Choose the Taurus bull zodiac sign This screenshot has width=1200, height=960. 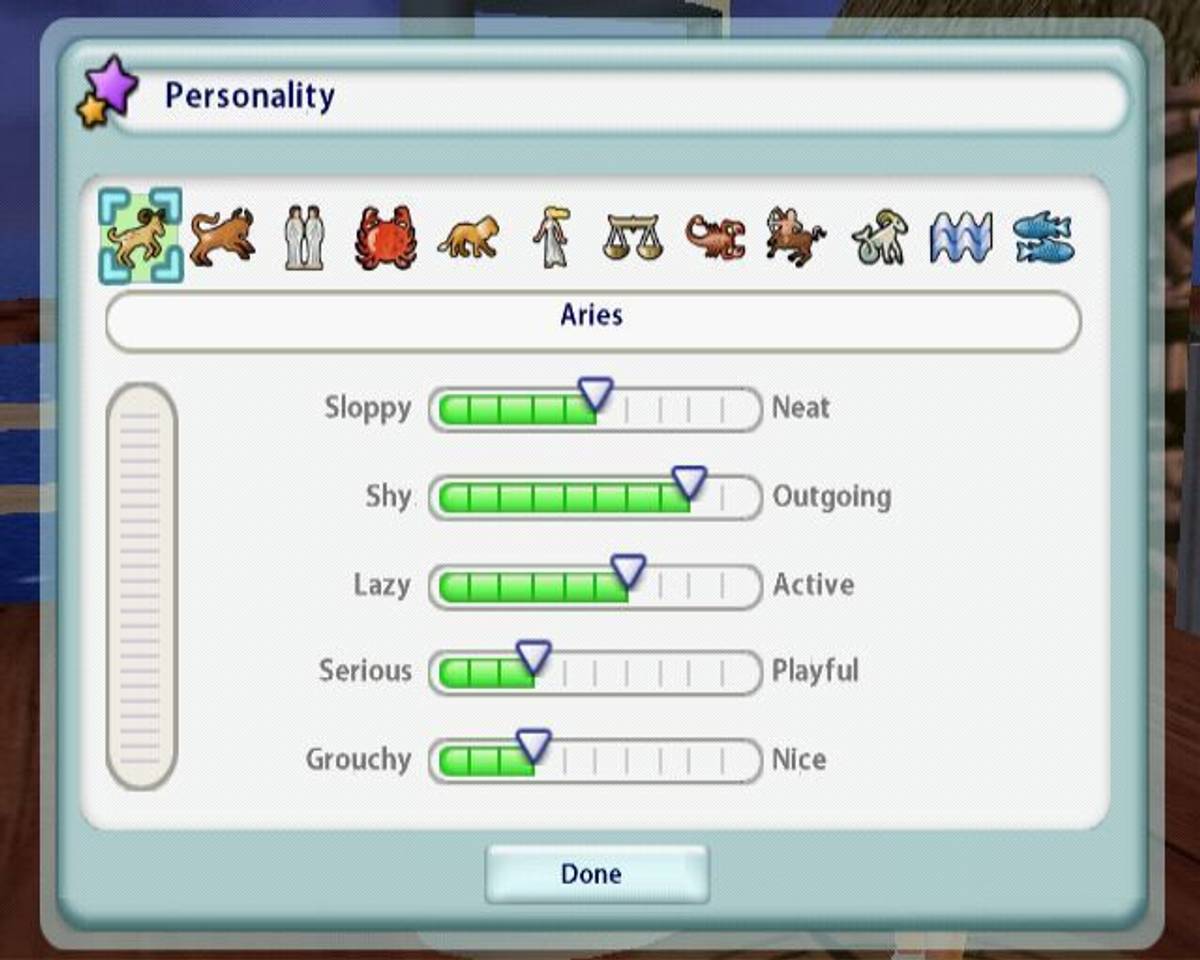click(222, 237)
